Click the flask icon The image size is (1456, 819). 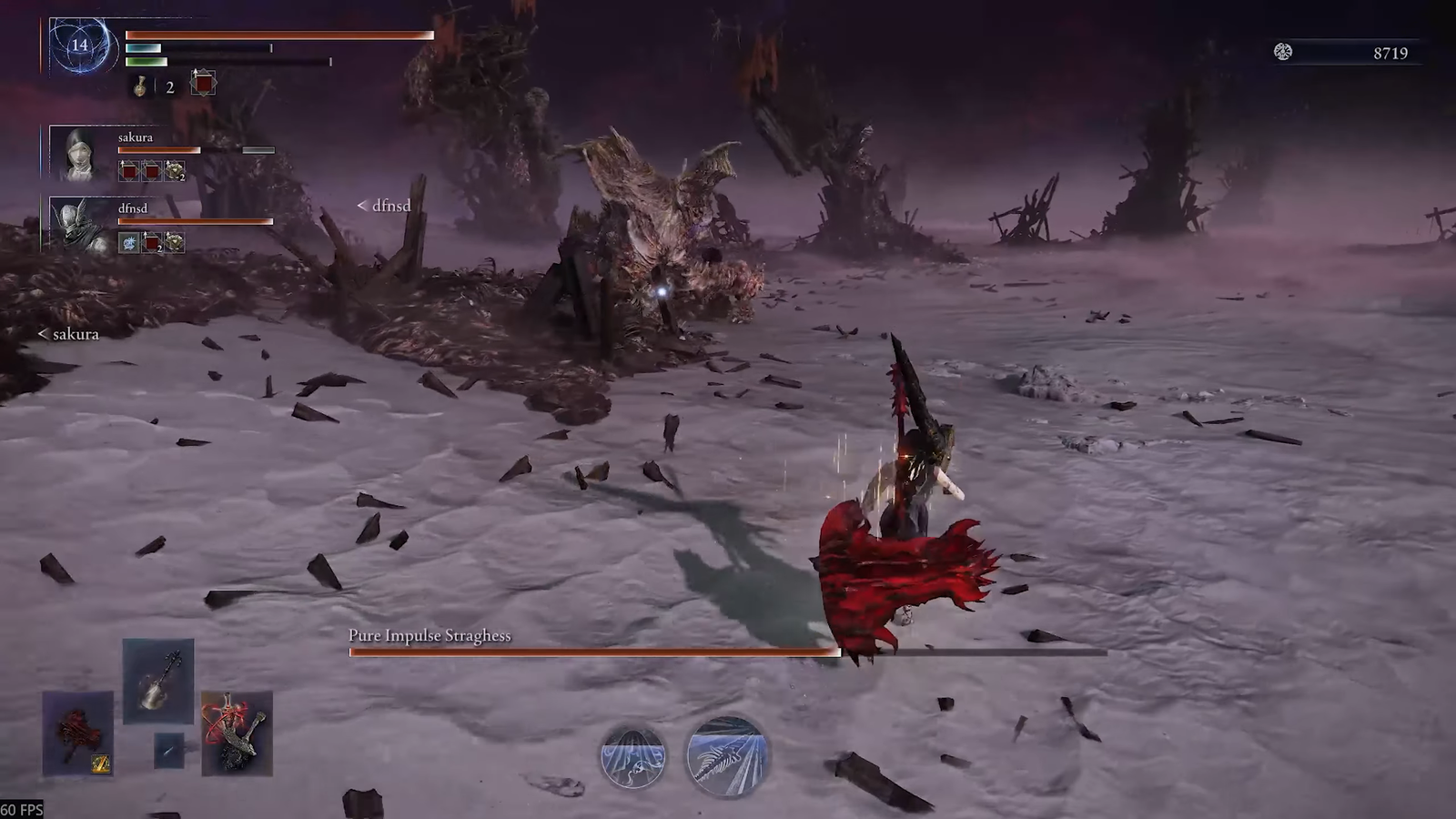141,86
